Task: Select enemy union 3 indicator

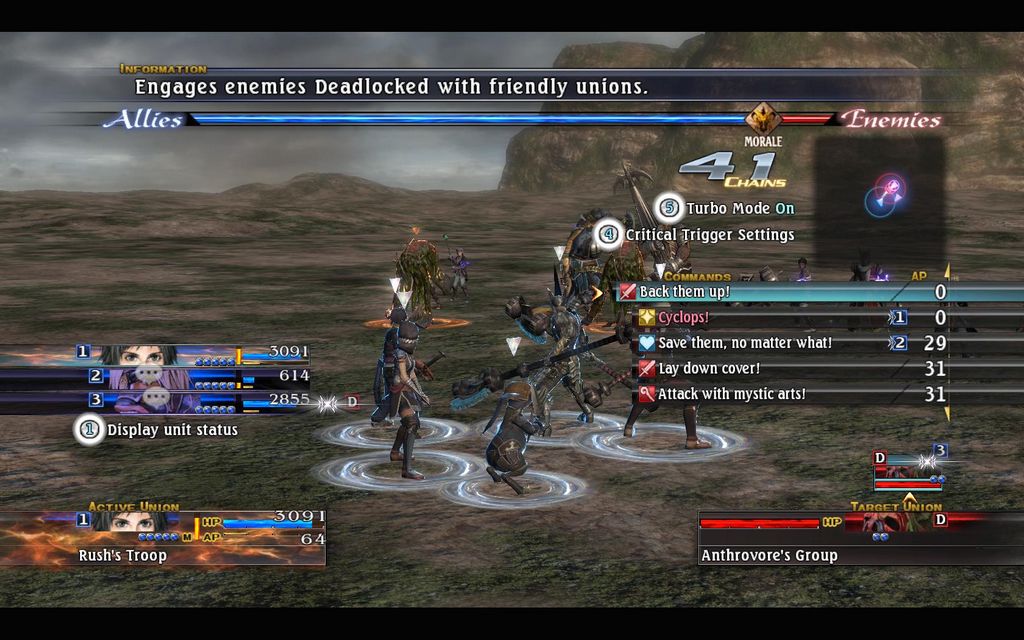Action: [908, 468]
